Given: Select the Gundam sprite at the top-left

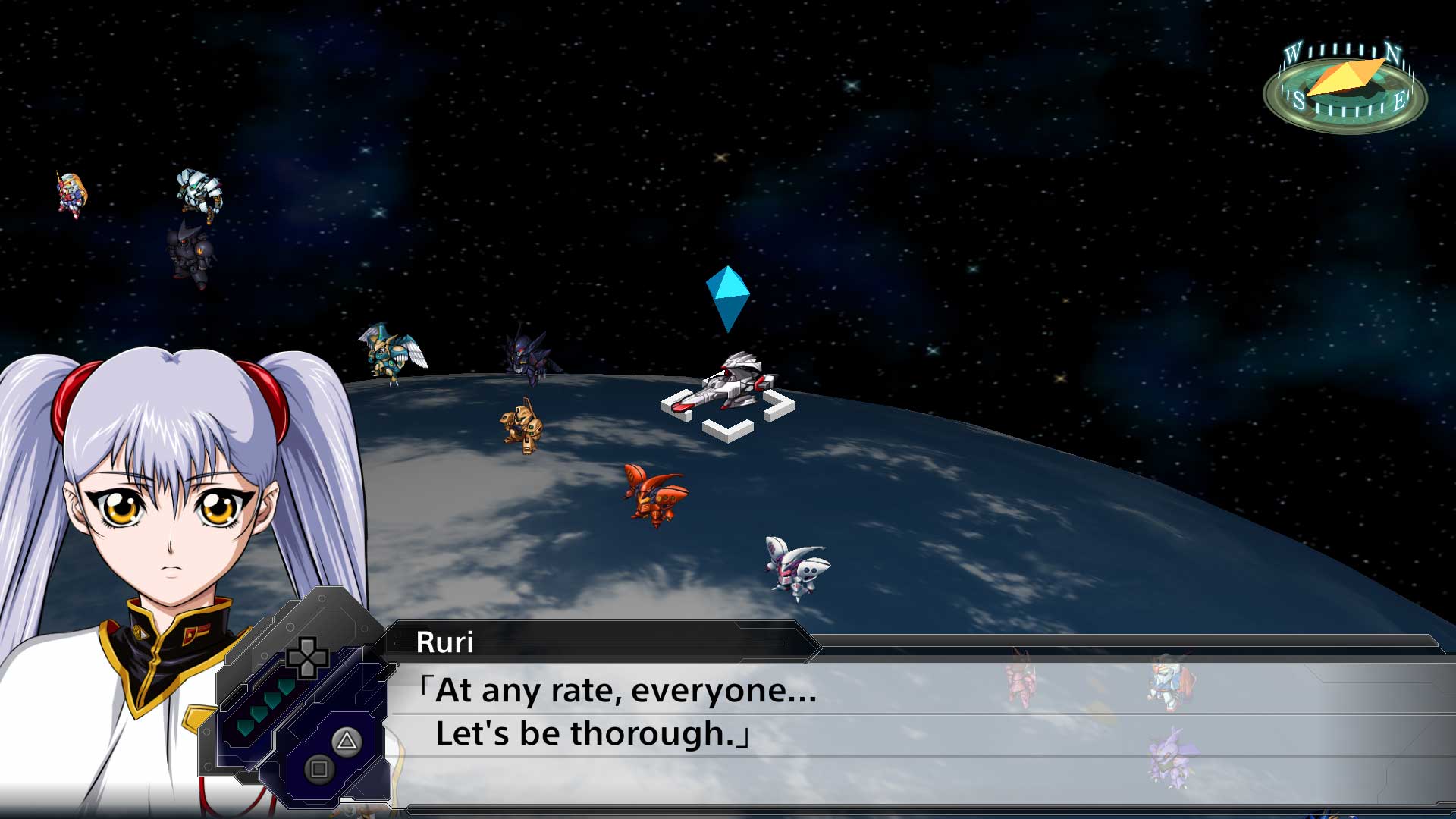Looking at the screenshot, I should point(70,193).
